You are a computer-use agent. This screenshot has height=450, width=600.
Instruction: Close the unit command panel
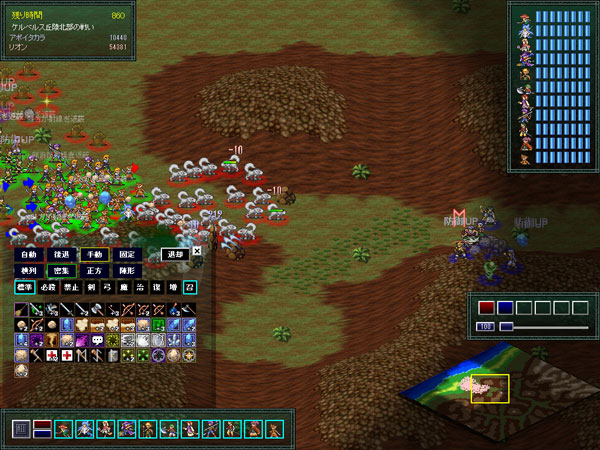197,252
